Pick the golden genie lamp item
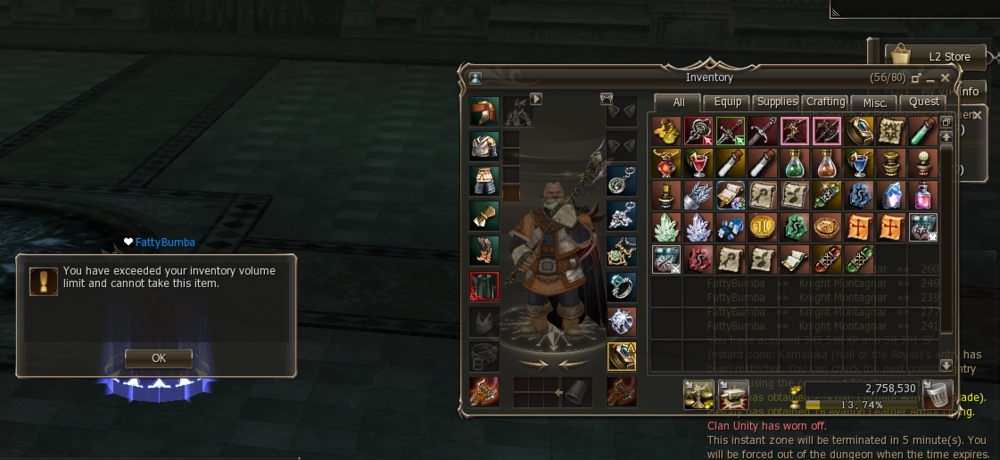1000x460 pixels. (667, 131)
